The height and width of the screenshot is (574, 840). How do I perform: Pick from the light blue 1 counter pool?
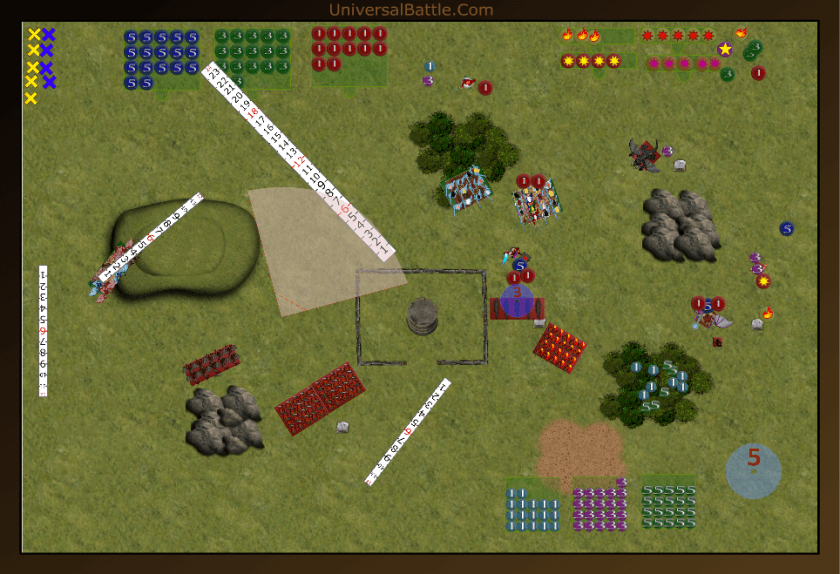[x=532, y=507]
